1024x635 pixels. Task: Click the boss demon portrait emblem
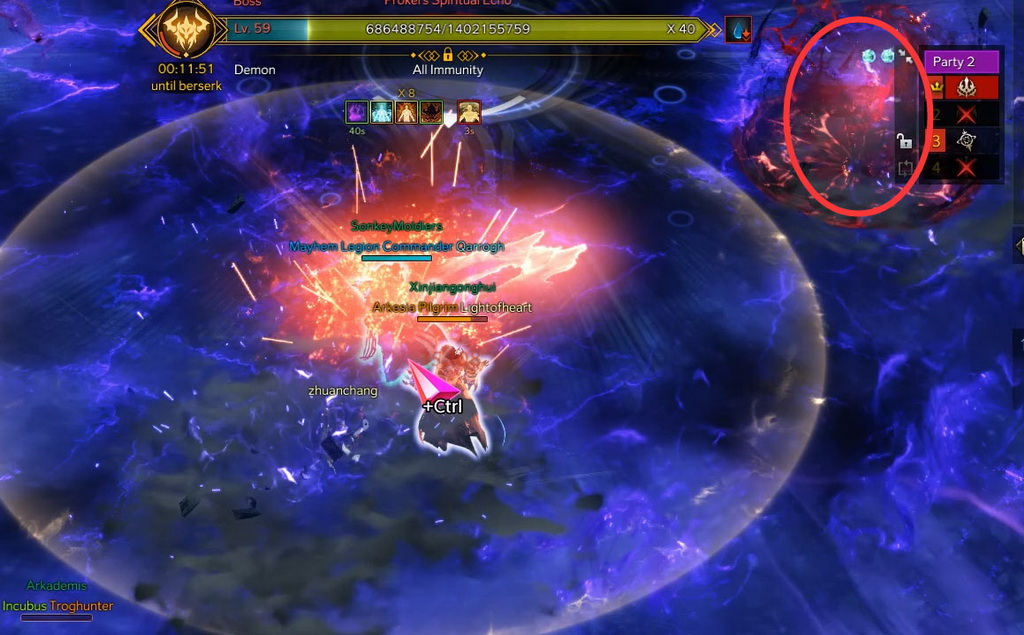184,29
